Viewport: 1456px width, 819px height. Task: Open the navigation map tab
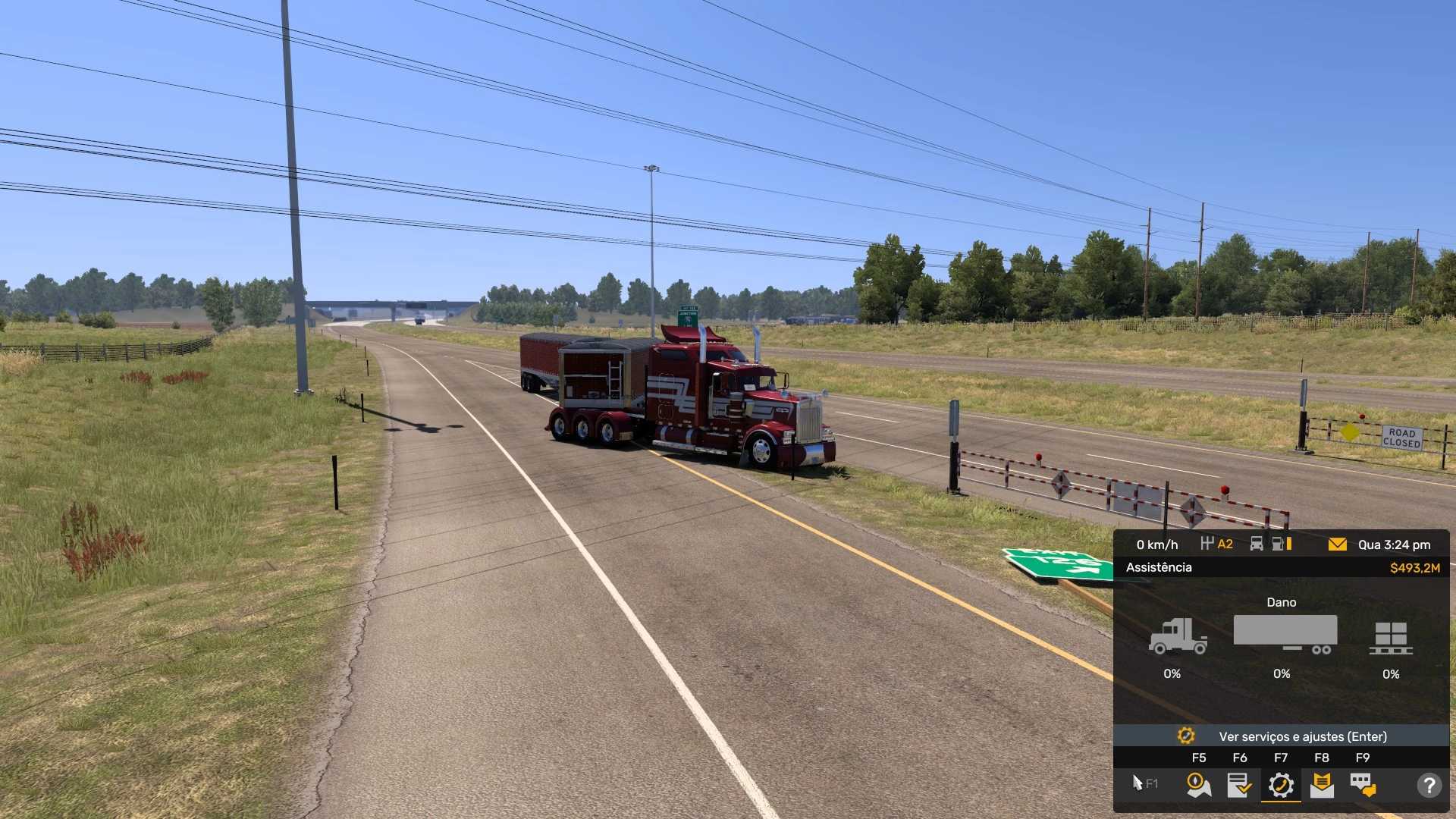(x=1198, y=785)
